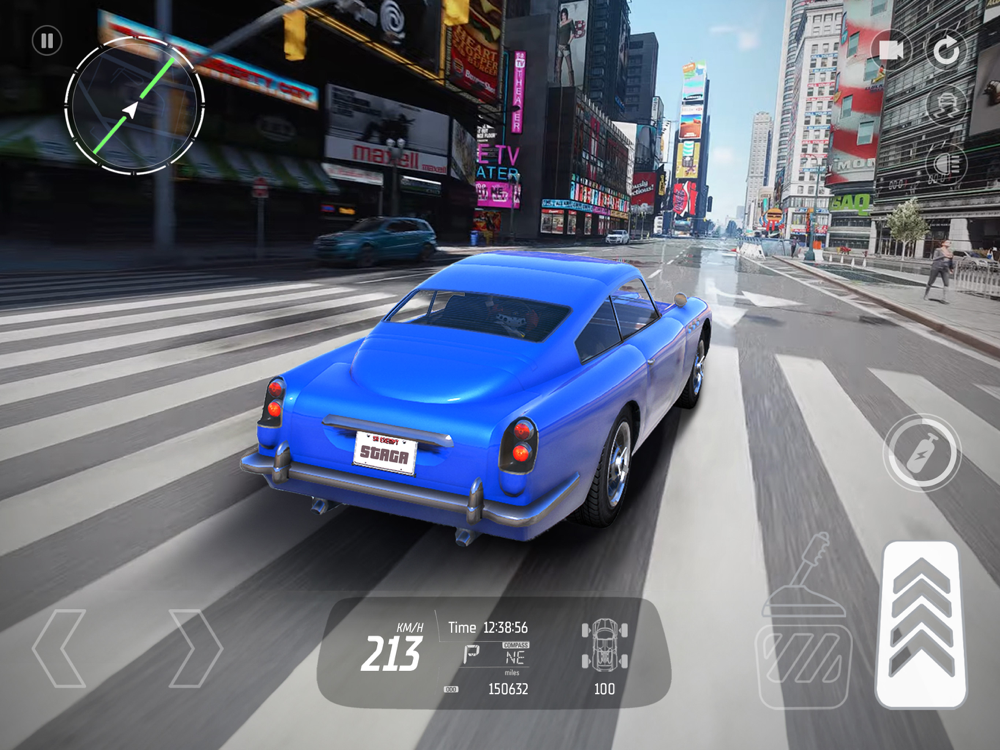
Task: Tap the accelerator pedal with chevrons
Action: pyautogui.click(x=921, y=625)
